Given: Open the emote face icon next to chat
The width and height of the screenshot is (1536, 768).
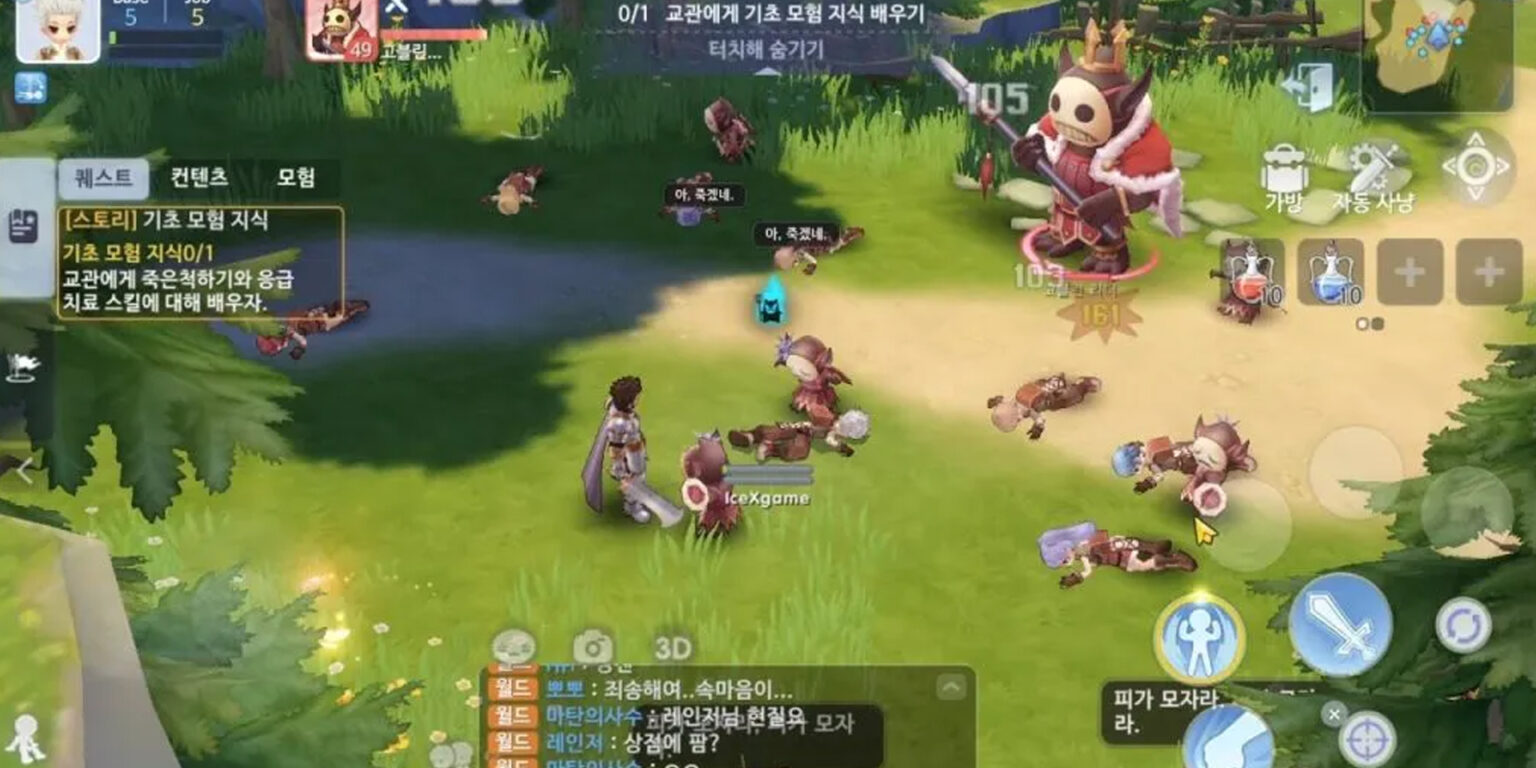Looking at the screenshot, I should 513,645.
